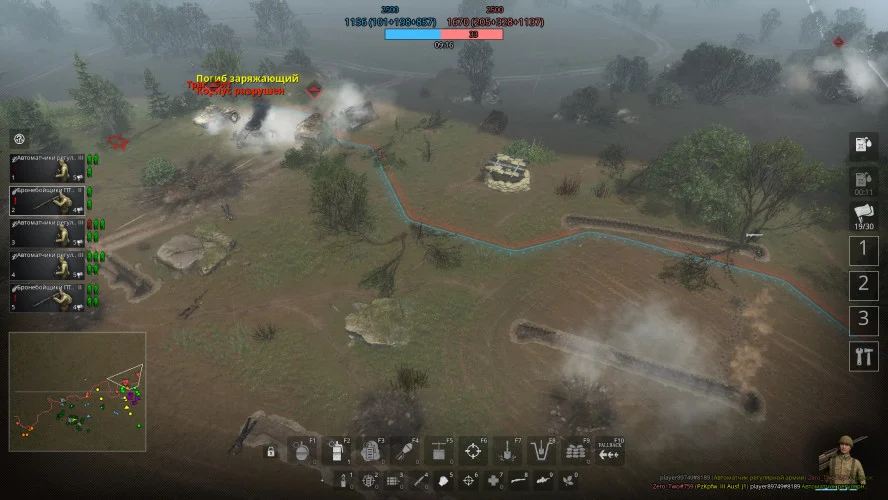Choose the F7 shovel dig action

click(507, 451)
